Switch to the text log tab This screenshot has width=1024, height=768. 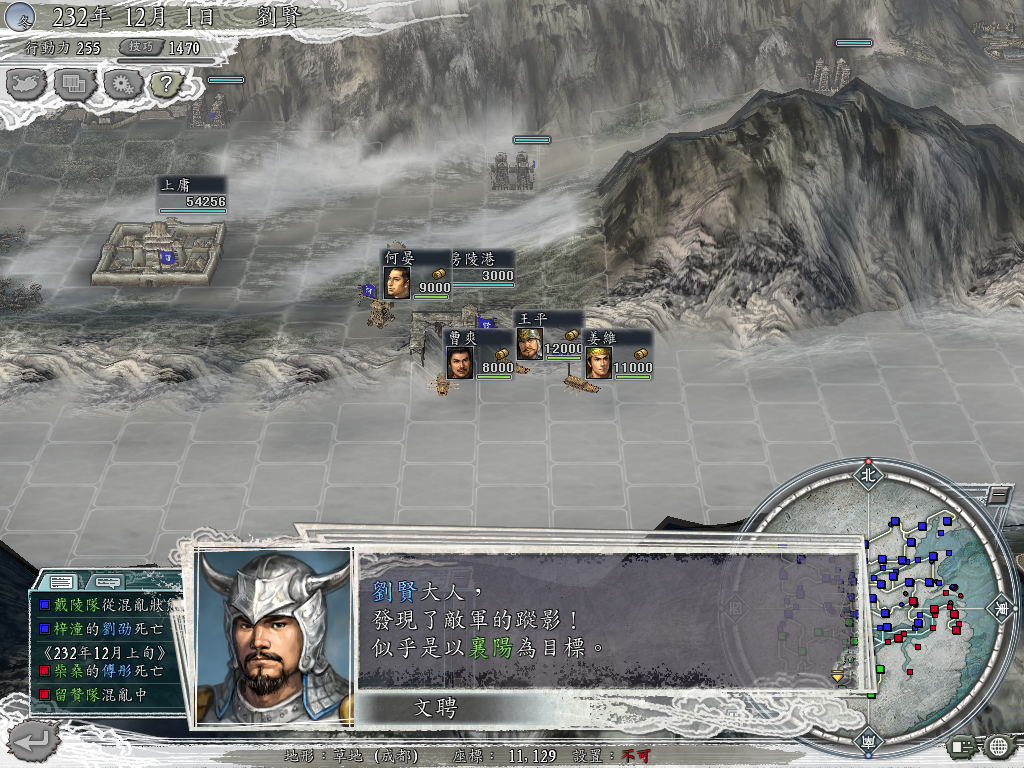point(62,581)
